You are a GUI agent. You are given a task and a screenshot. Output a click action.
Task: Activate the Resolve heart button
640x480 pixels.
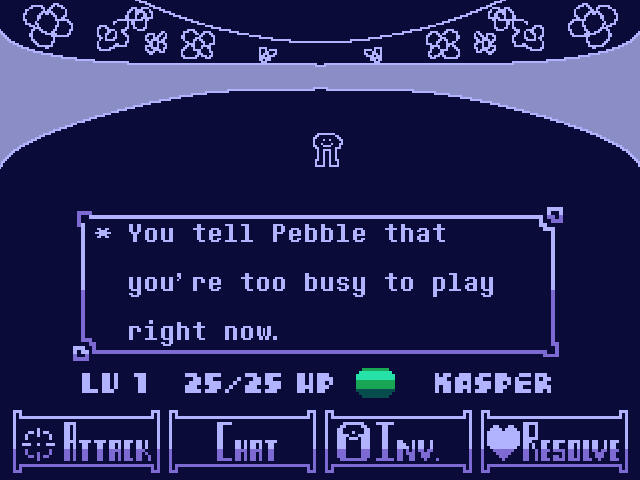click(x=554, y=441)
